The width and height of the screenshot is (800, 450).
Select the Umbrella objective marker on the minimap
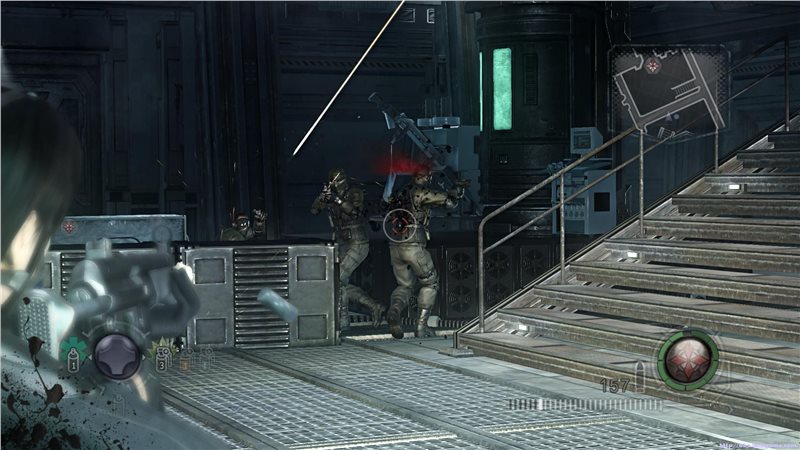click(x=652, y=66)
